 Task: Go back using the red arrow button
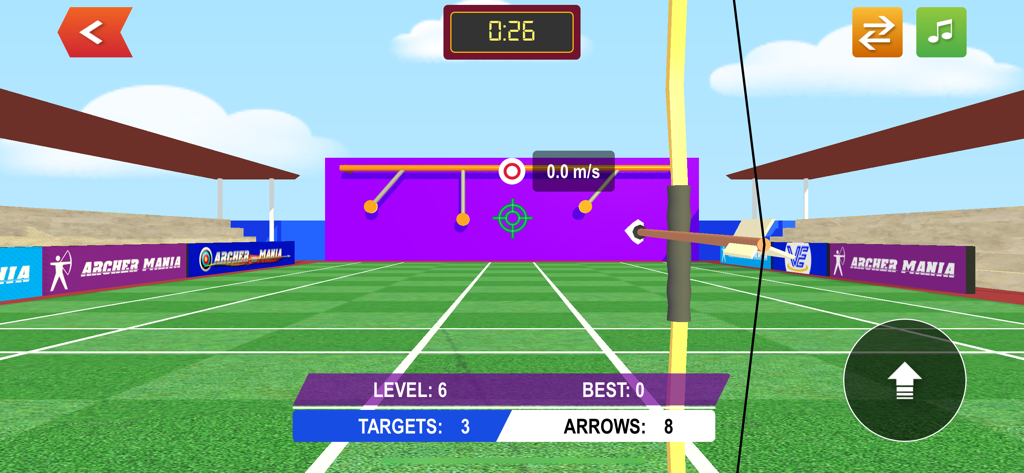95,32
